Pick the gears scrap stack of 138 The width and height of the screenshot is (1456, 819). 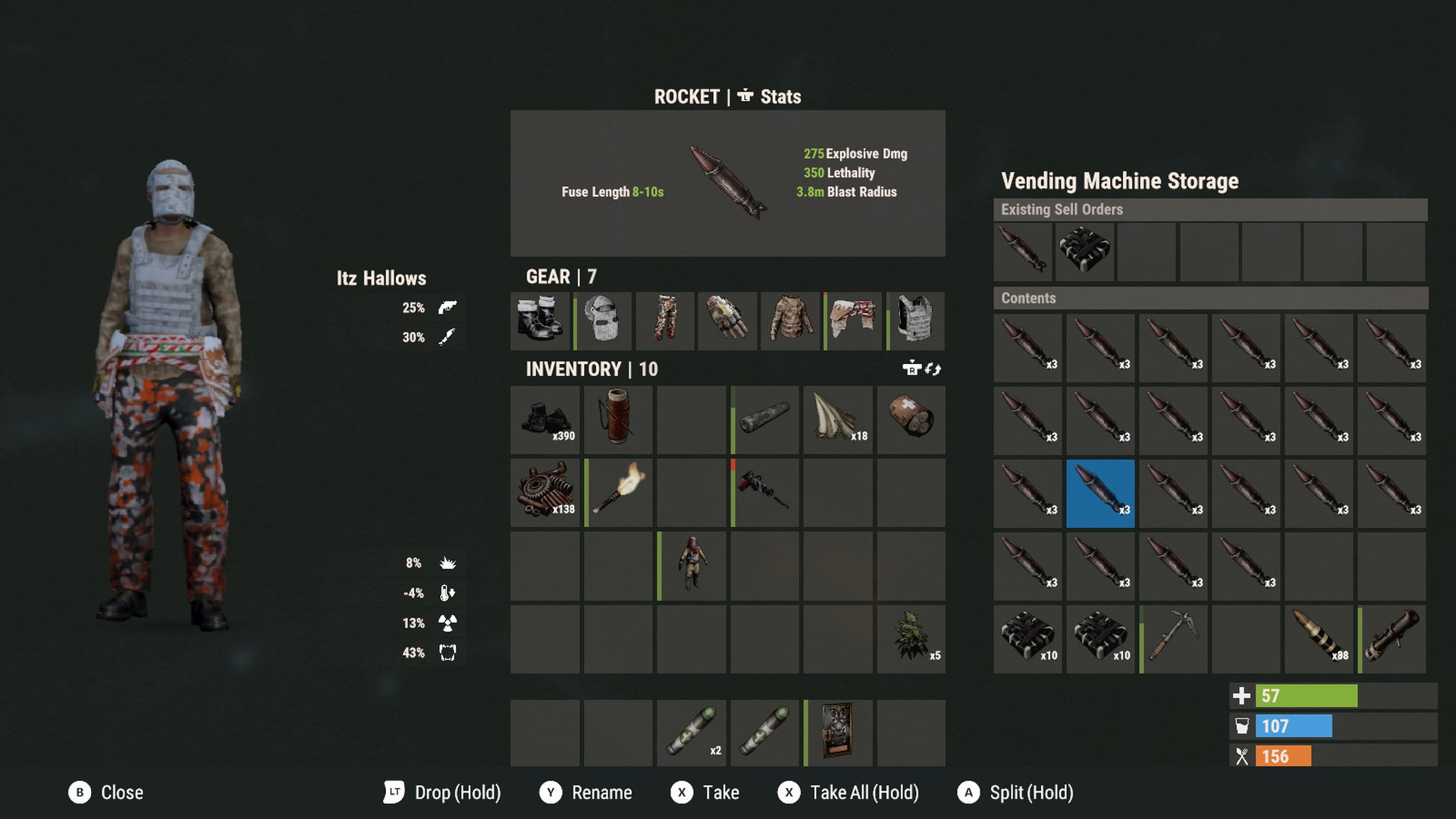coord(545,492)
